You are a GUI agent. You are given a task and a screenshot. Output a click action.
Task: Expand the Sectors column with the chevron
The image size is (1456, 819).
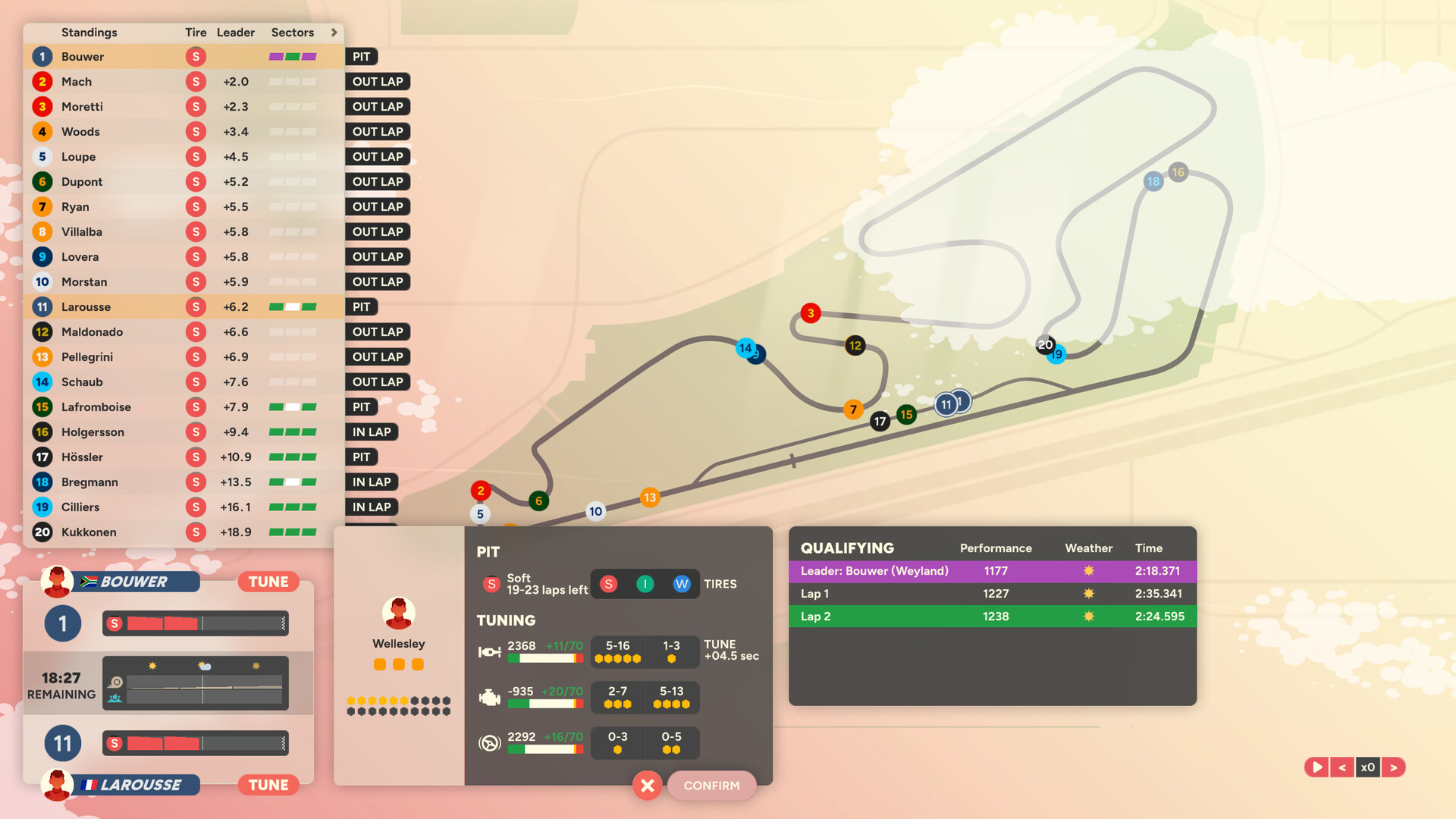(x=334, y=33)
